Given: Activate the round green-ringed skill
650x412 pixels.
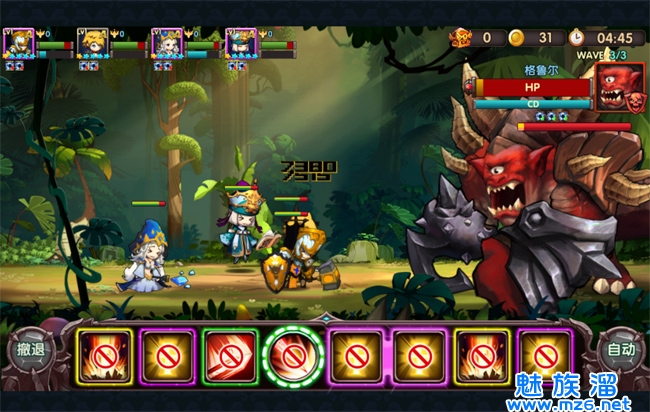Looking at the screenshot, I should 294,352.
